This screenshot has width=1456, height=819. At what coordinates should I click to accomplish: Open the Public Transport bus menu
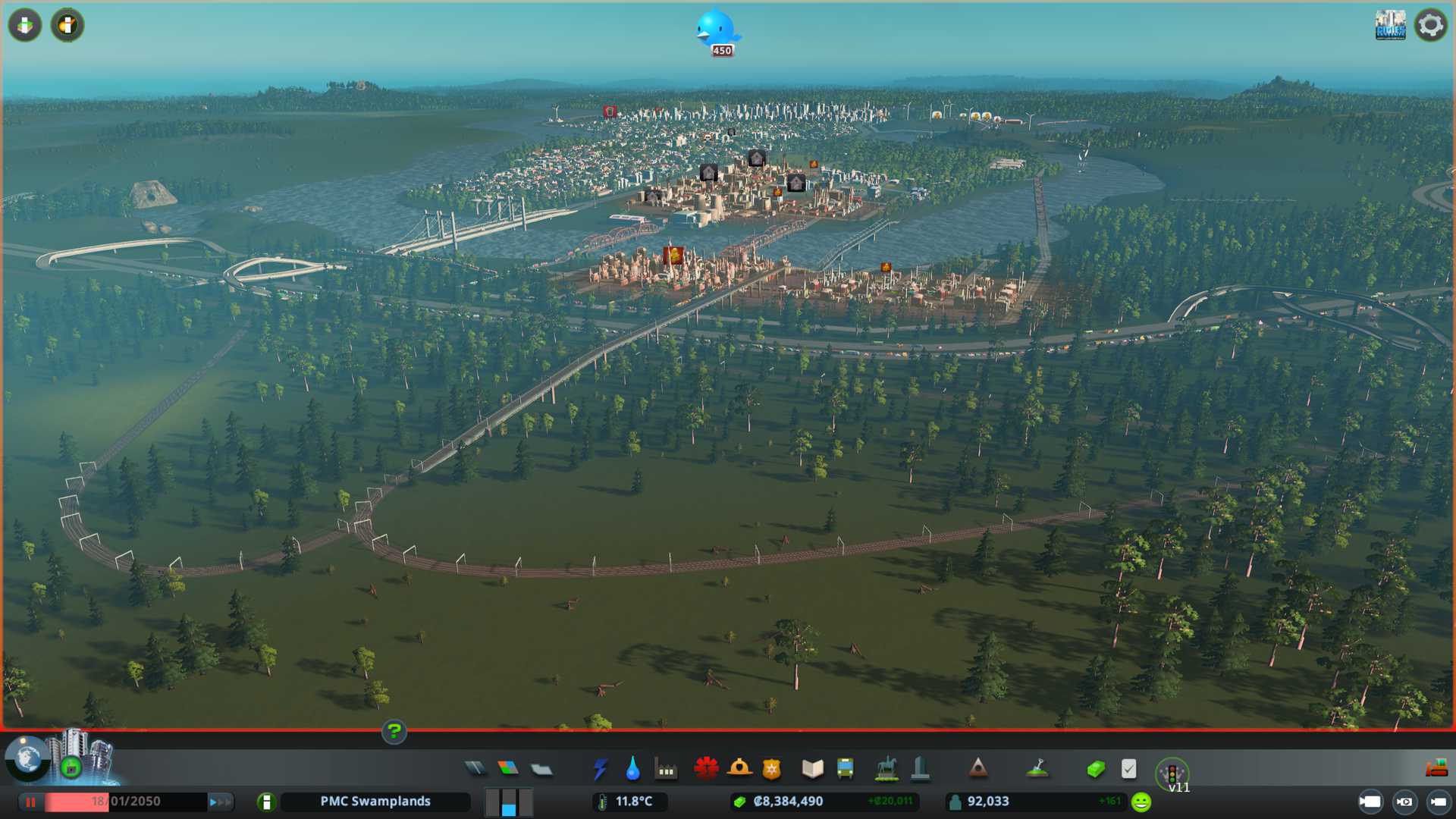[x=846, y=769]
